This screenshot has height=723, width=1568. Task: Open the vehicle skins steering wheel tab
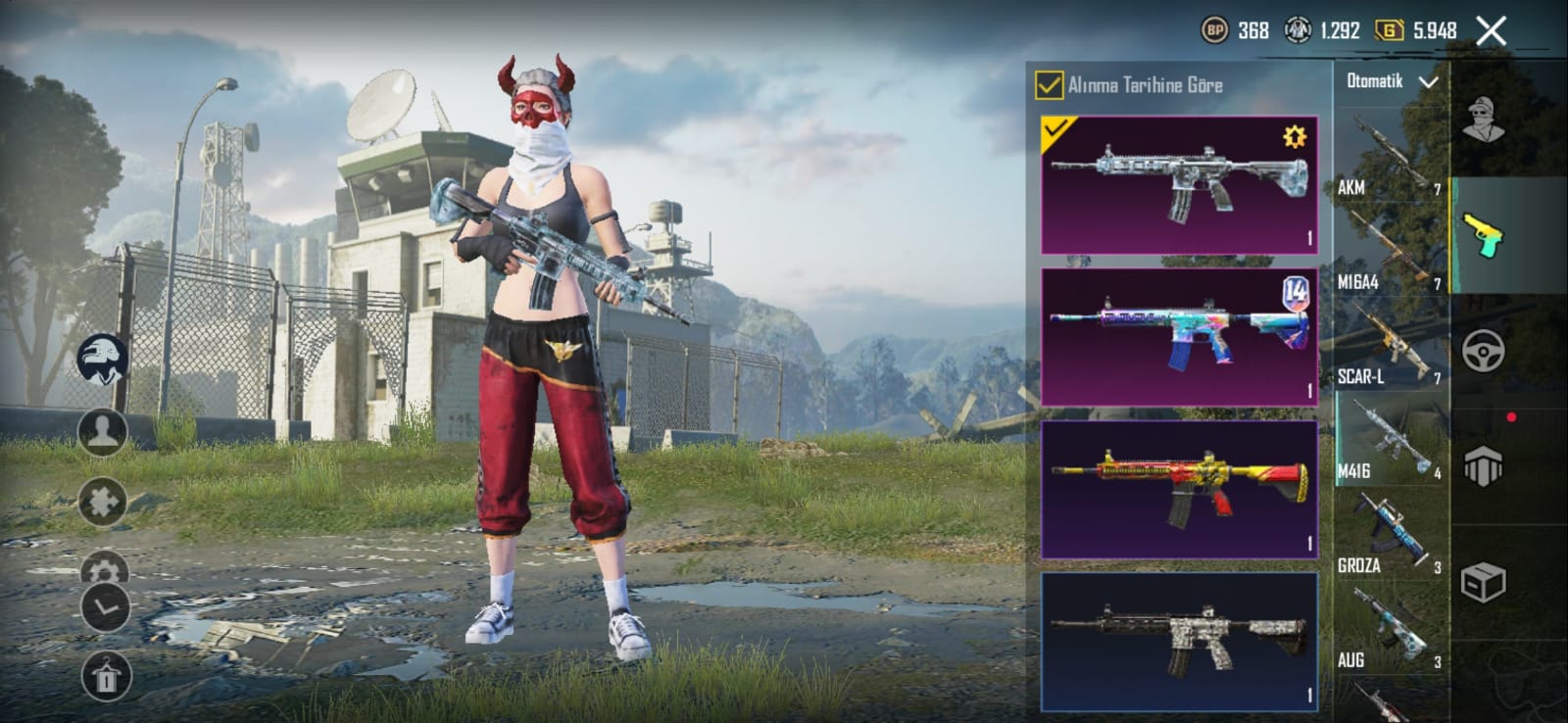(x=1484, y=351)
